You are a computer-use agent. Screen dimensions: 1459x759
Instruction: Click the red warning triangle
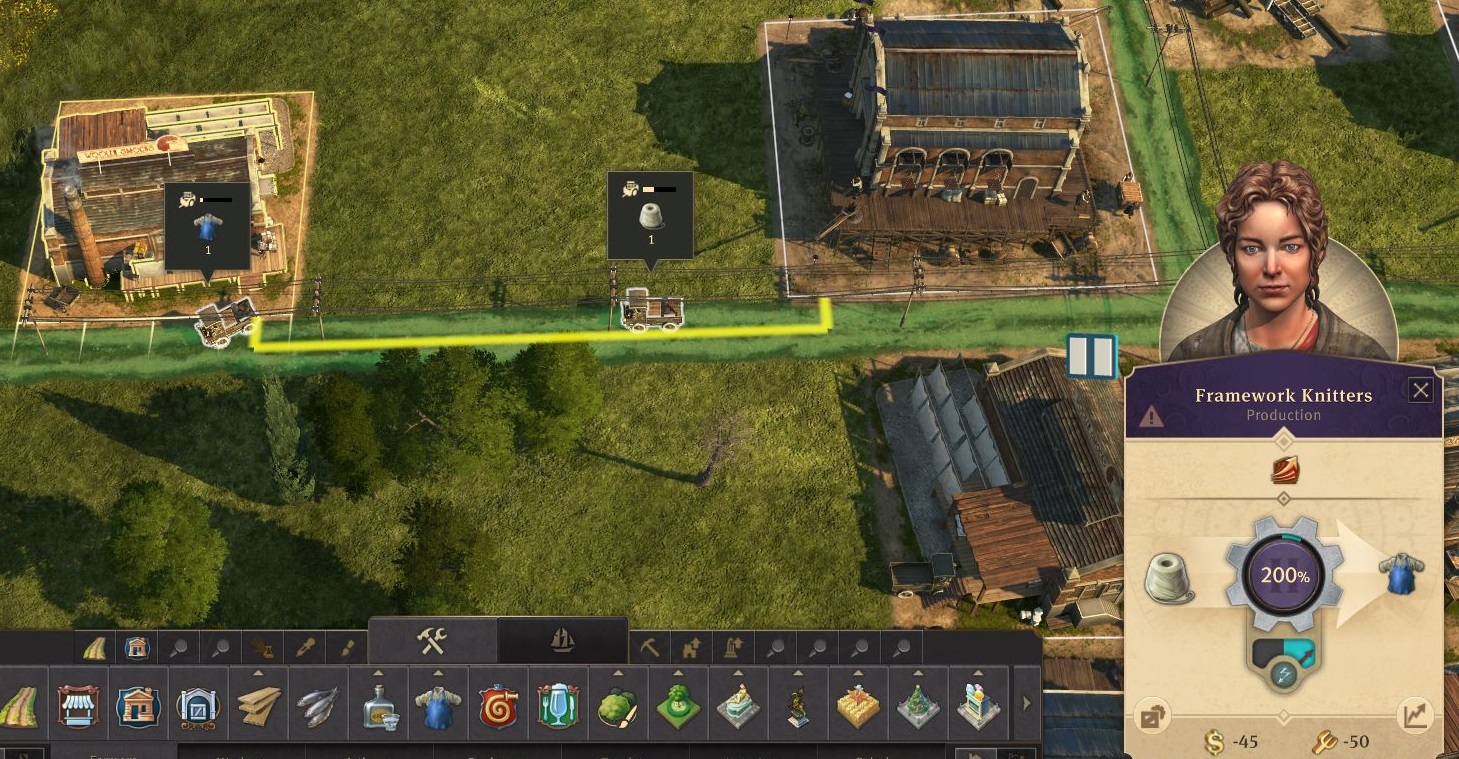click(1151, 416)
